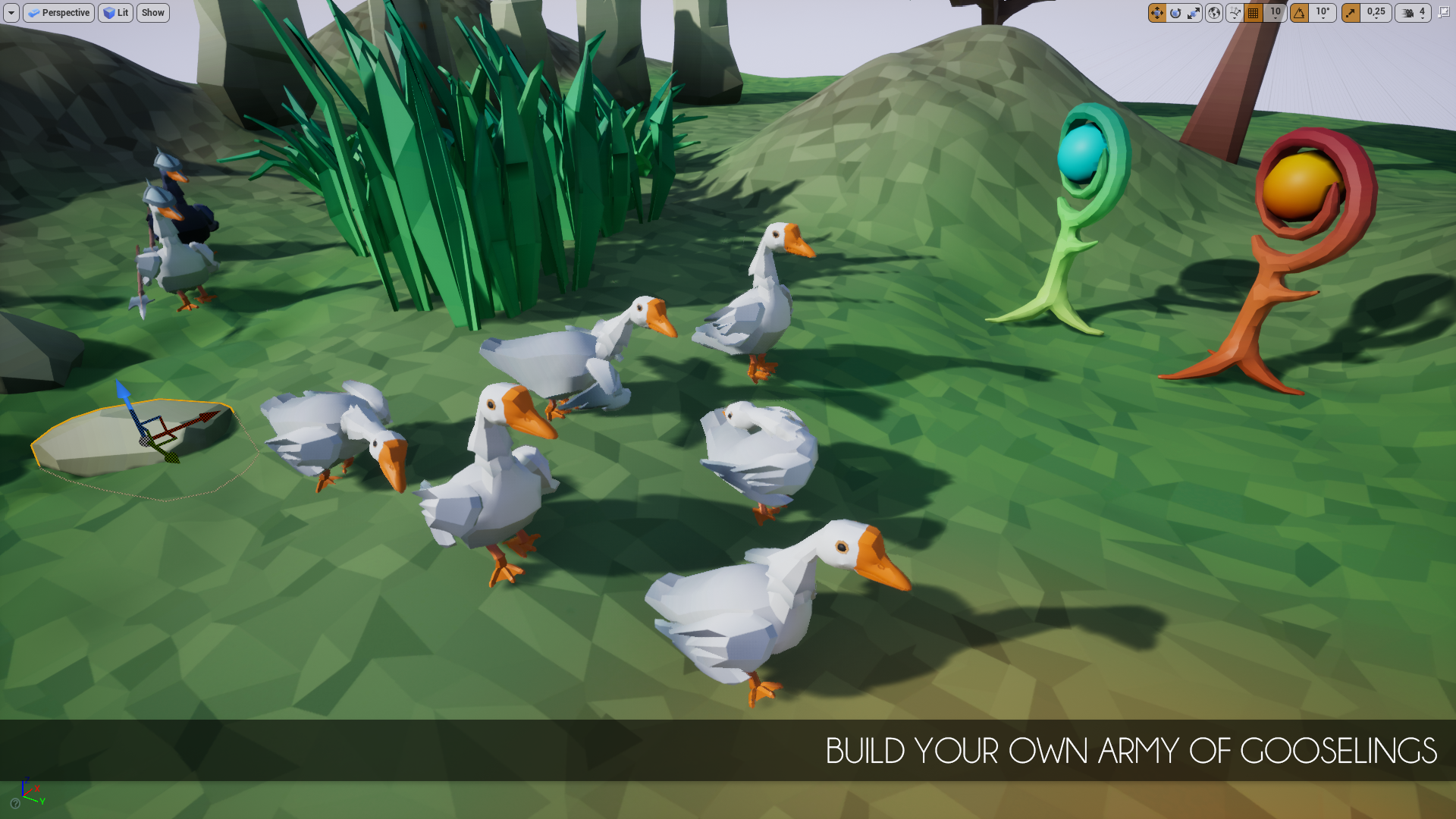Open the Show flags menu
This screenshot has height=819, width=1456.
[152, 13]
